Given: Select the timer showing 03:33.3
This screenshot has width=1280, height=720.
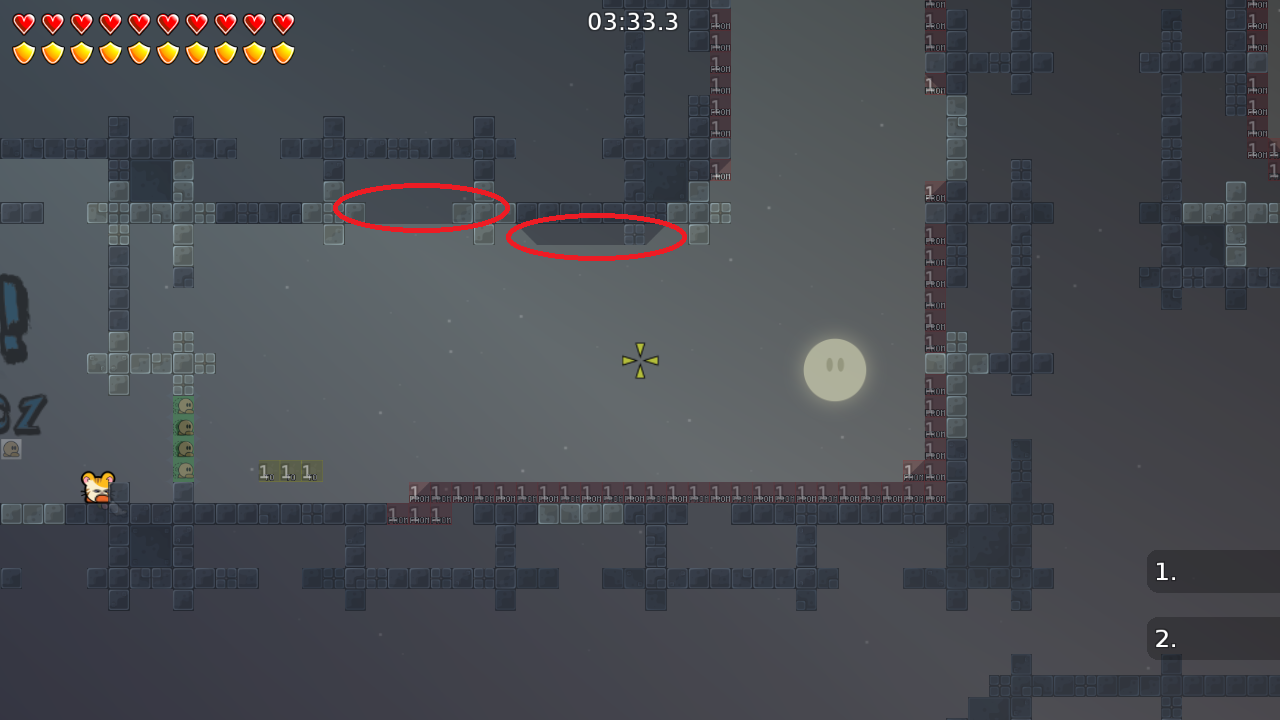Looking at the screenshot, I should pyautogui.click(x=633, y=21).
